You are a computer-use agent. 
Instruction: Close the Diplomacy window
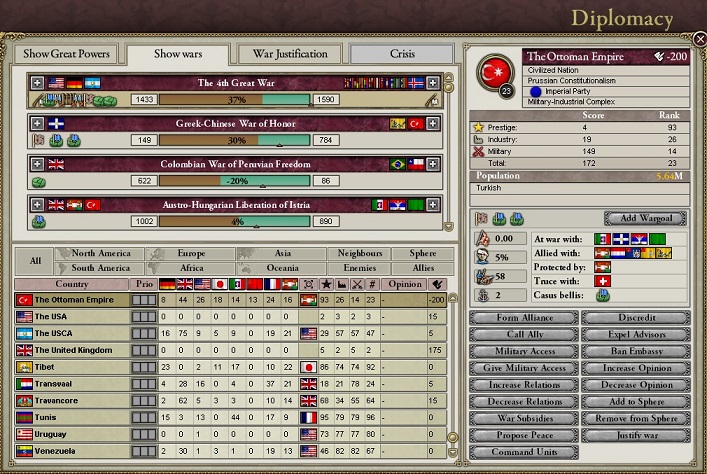[699, 40]
